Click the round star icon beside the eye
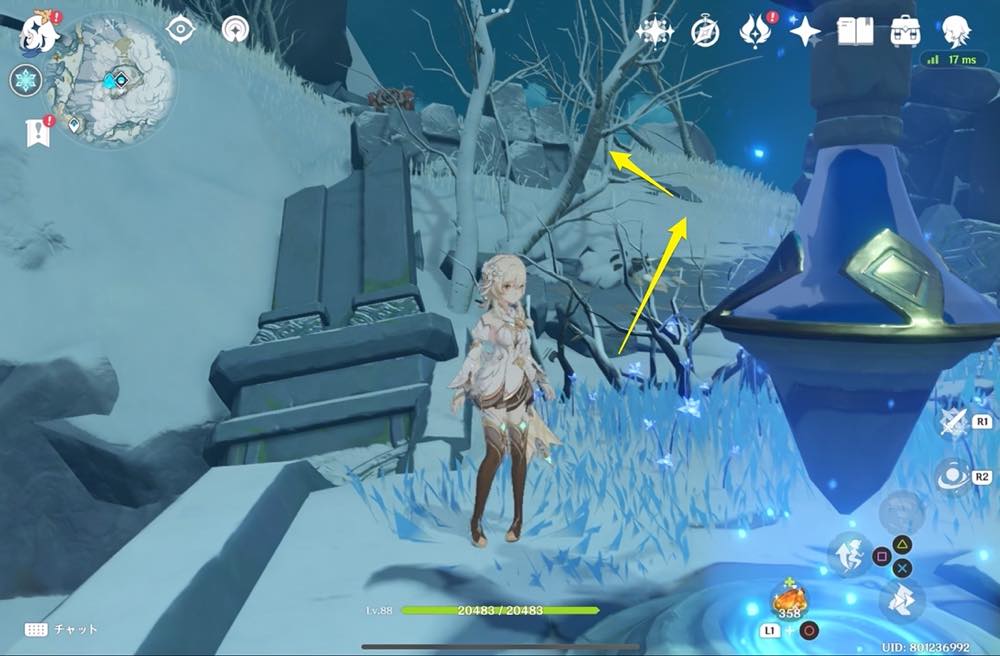 point(236,30)
